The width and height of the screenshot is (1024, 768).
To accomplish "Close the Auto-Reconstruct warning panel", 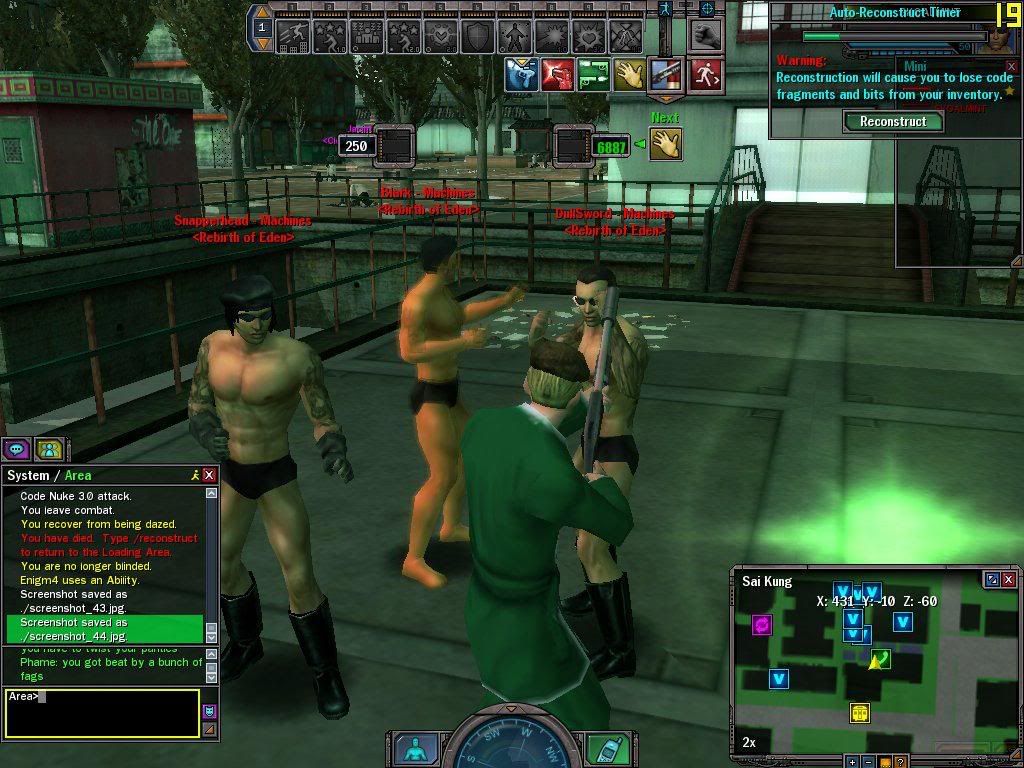I will tap(1010, 66).
